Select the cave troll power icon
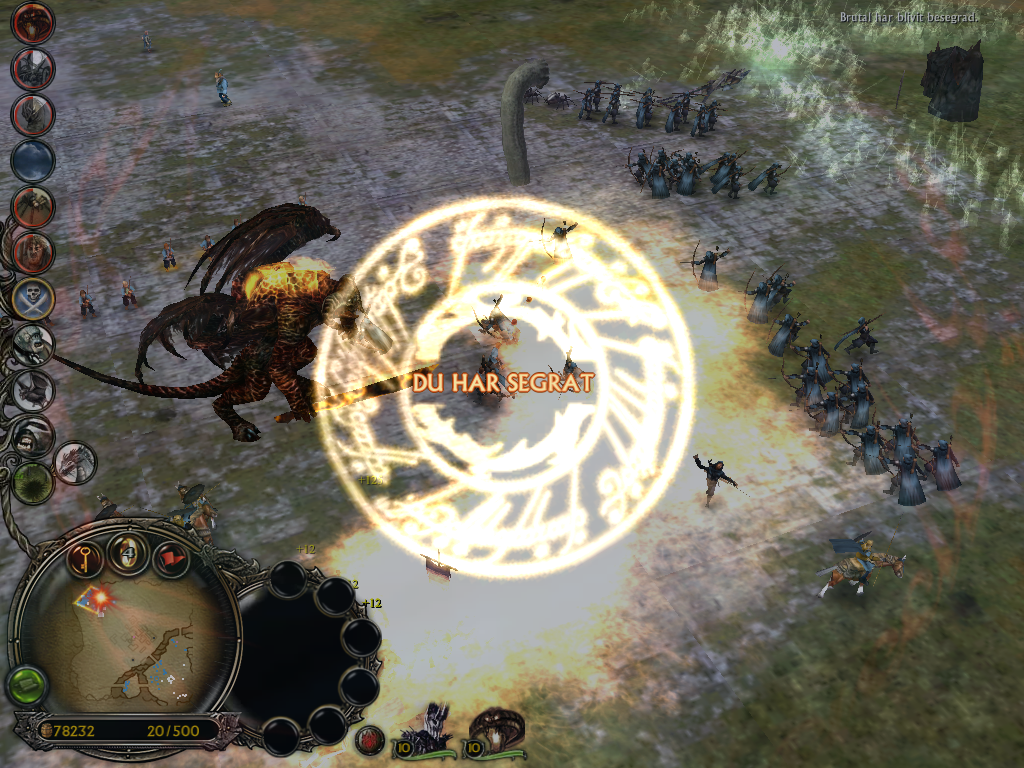 coord(33,344)
